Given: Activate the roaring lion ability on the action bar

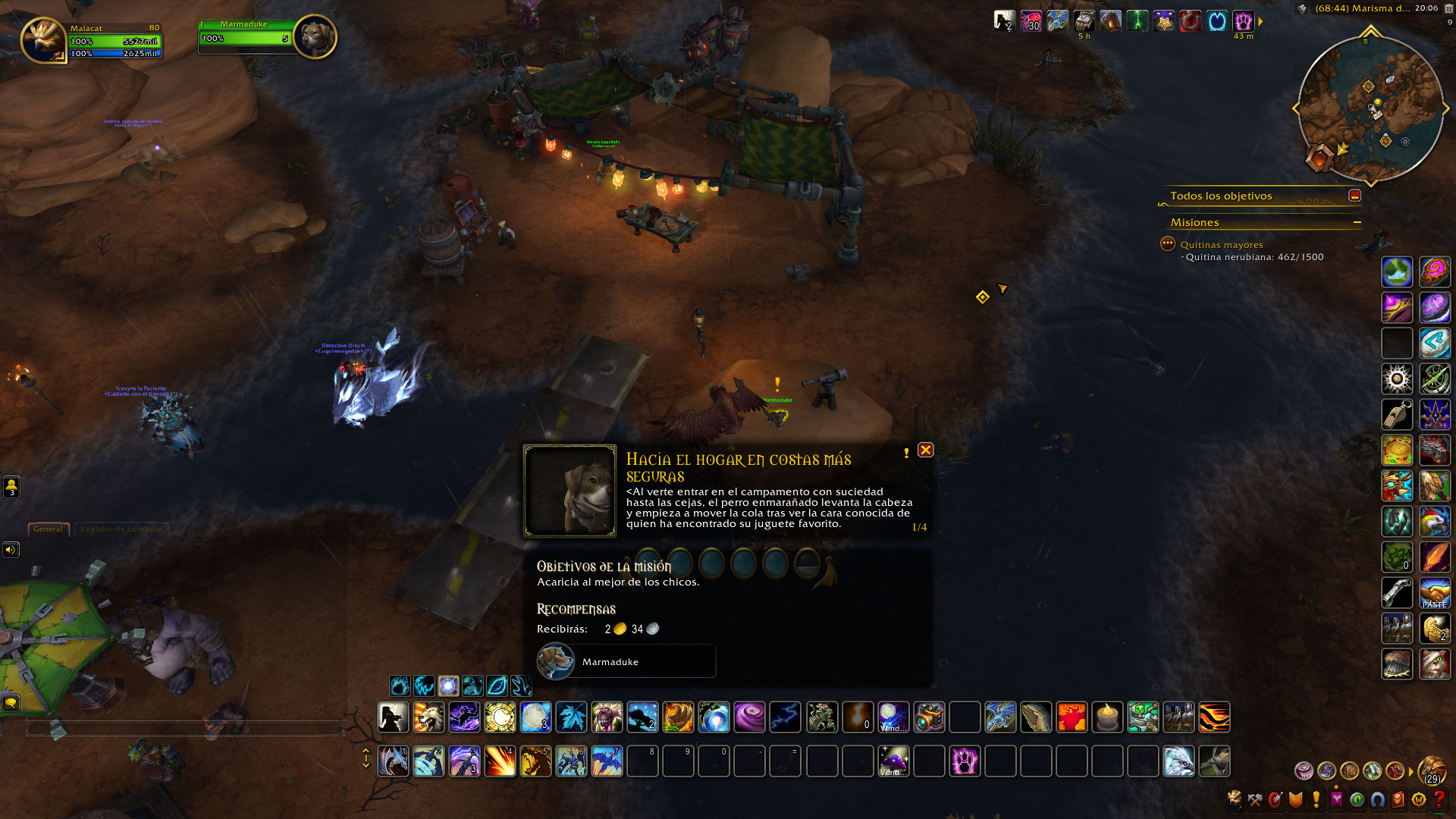Looking at the screenshot, I should 428,717.
